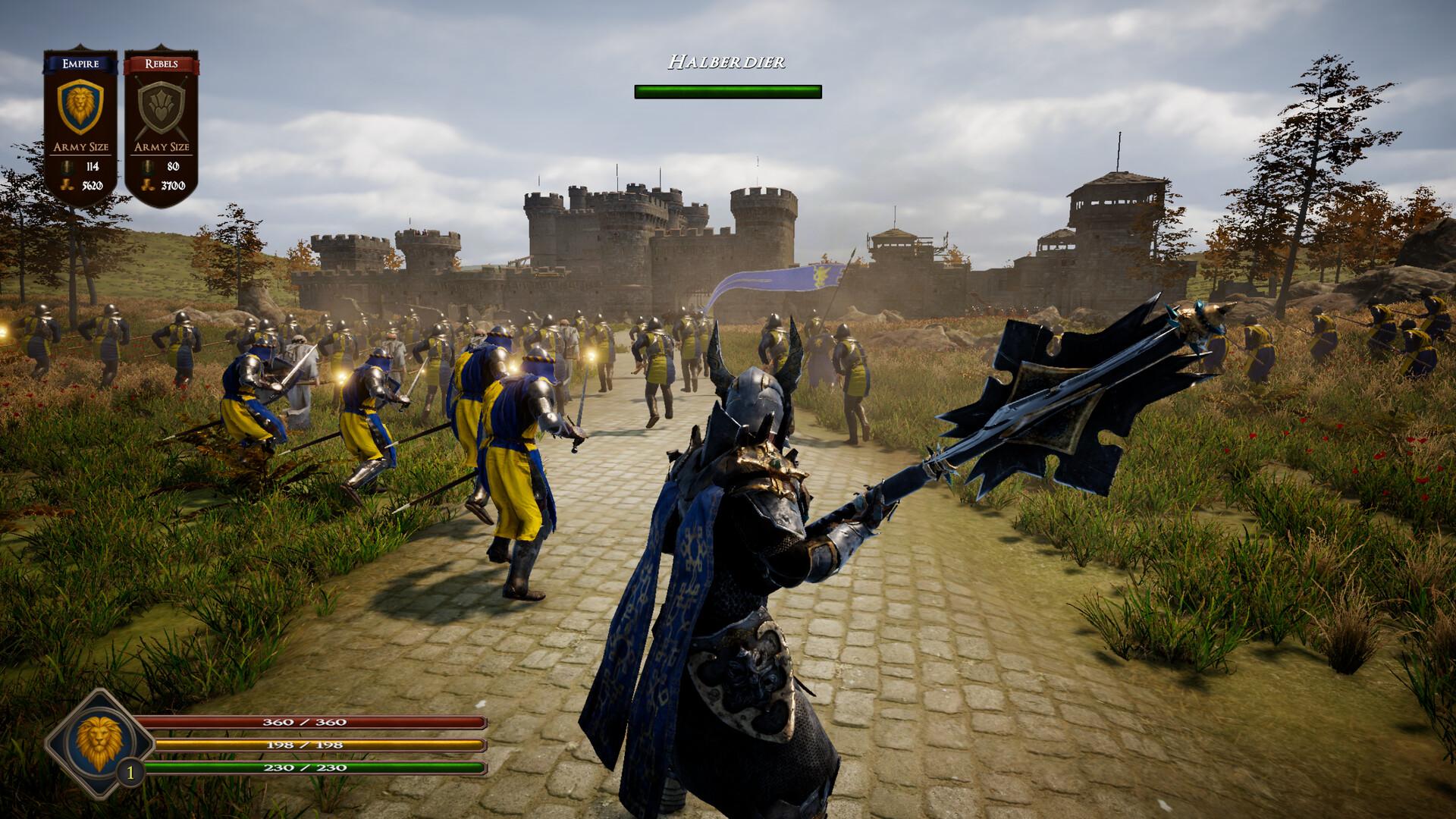
Task: Click the Empire Army Size heading
Action: (x=80, y=146)
